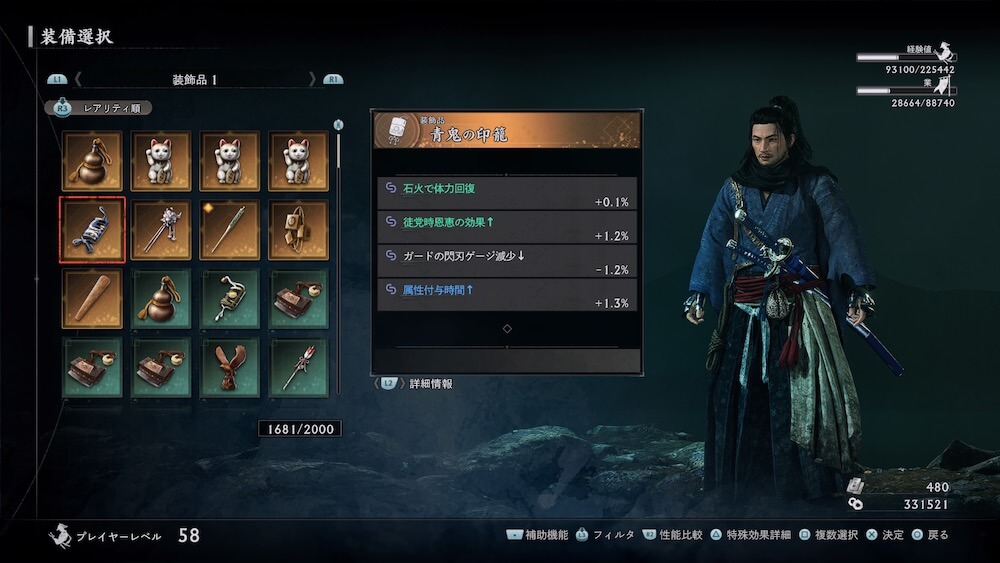Screen dimensions: 1000x563
Task: Select the green-backed gourd accessory
Action: (x=161, y=298)
